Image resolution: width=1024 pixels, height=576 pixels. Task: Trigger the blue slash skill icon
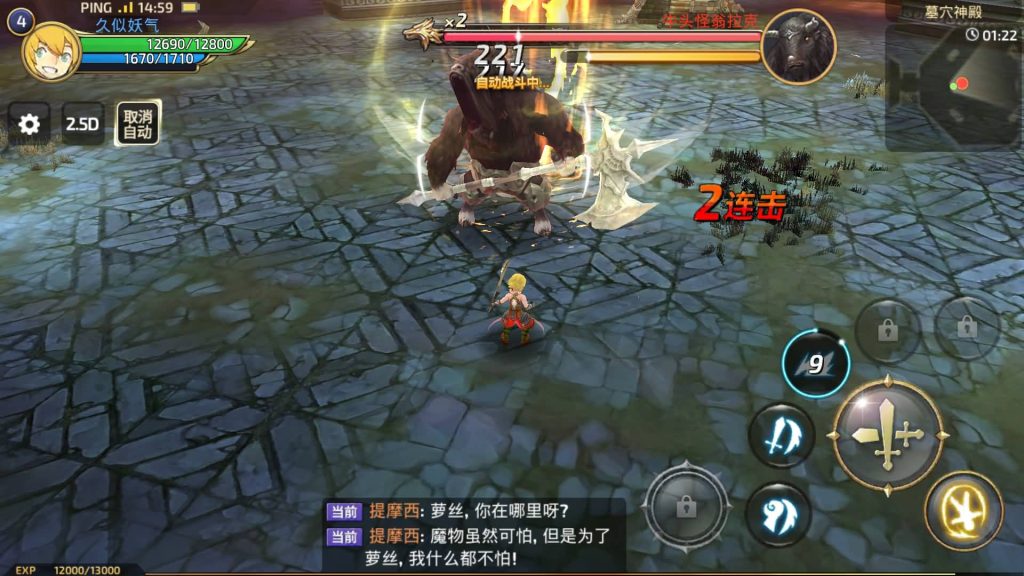tap(781, 436)
